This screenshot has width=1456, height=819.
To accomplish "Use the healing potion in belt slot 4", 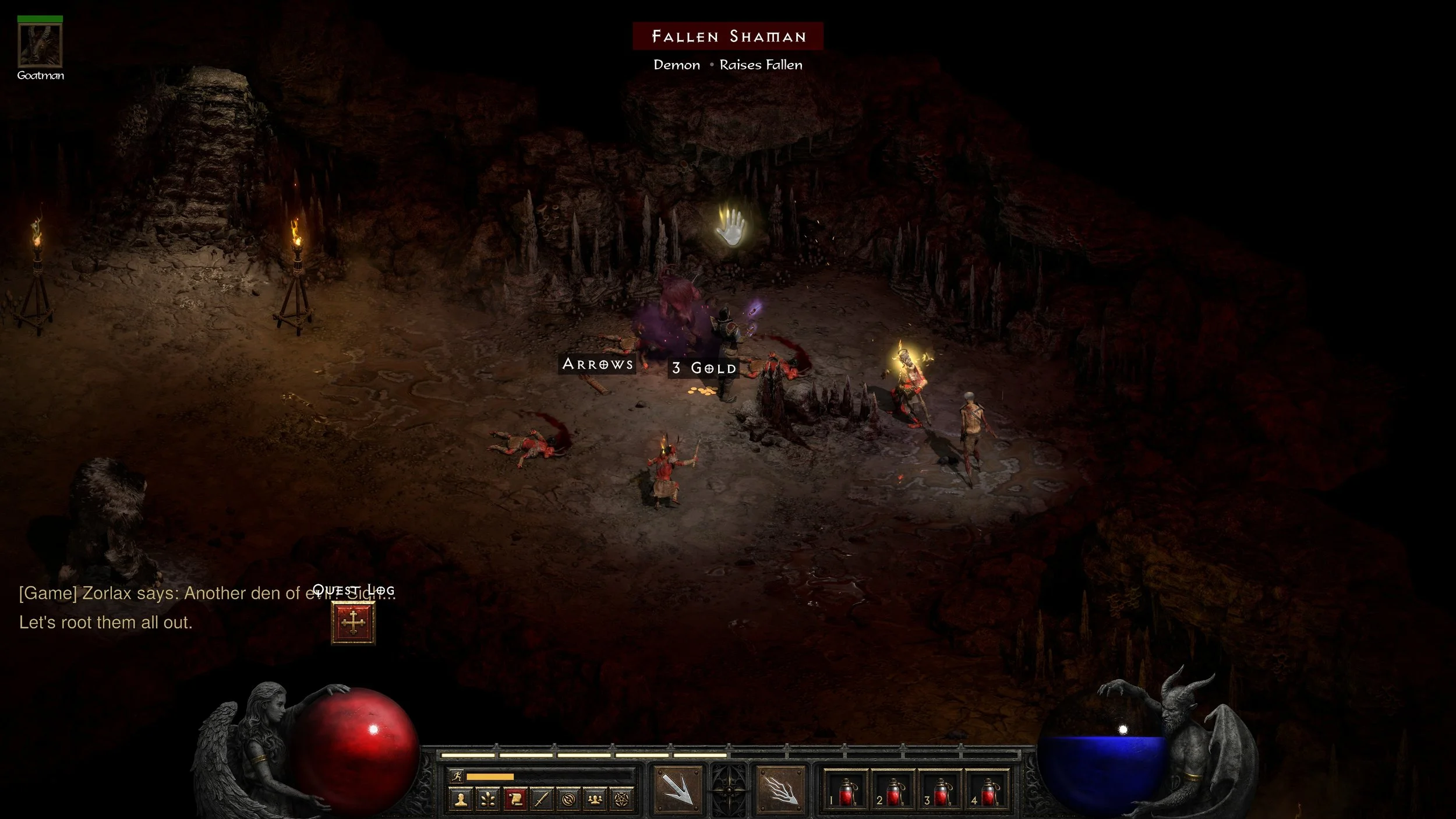I will (988, 792).
